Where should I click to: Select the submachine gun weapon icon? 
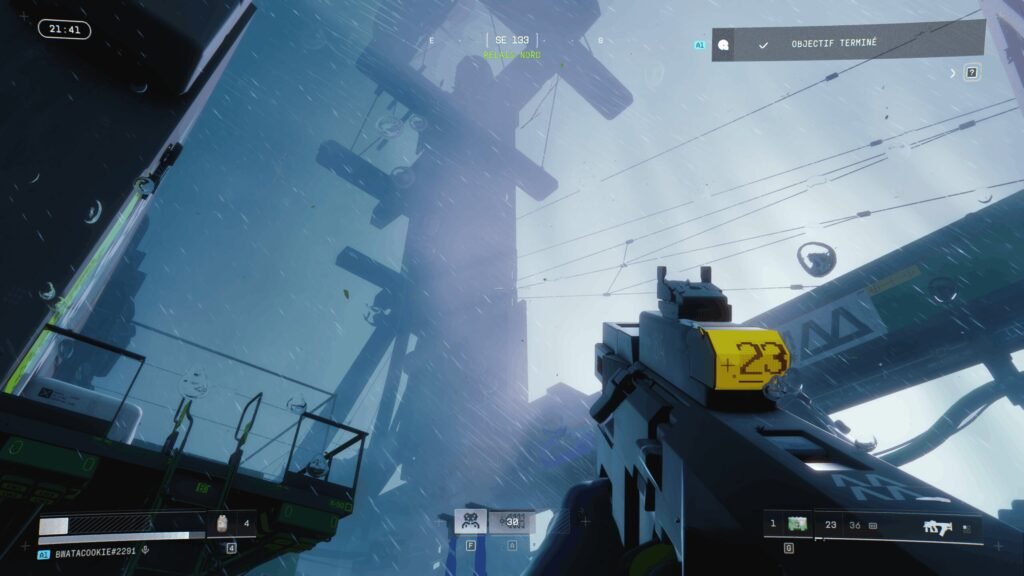(937, 525)
